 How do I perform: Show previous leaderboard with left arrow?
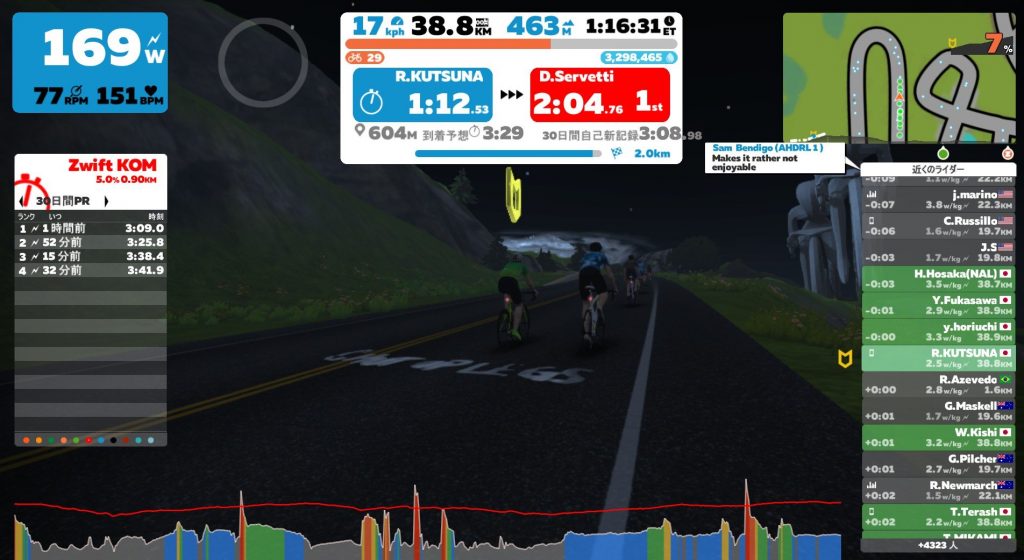tap(22, 201)
